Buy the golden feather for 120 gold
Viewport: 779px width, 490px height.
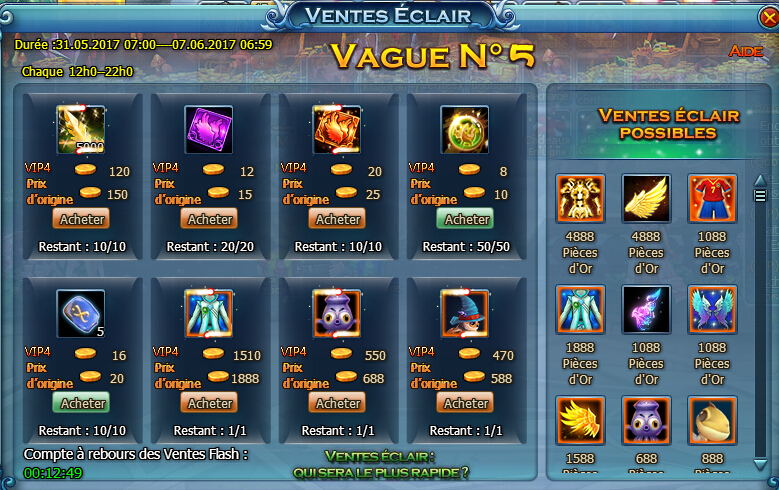pos(82,219)
